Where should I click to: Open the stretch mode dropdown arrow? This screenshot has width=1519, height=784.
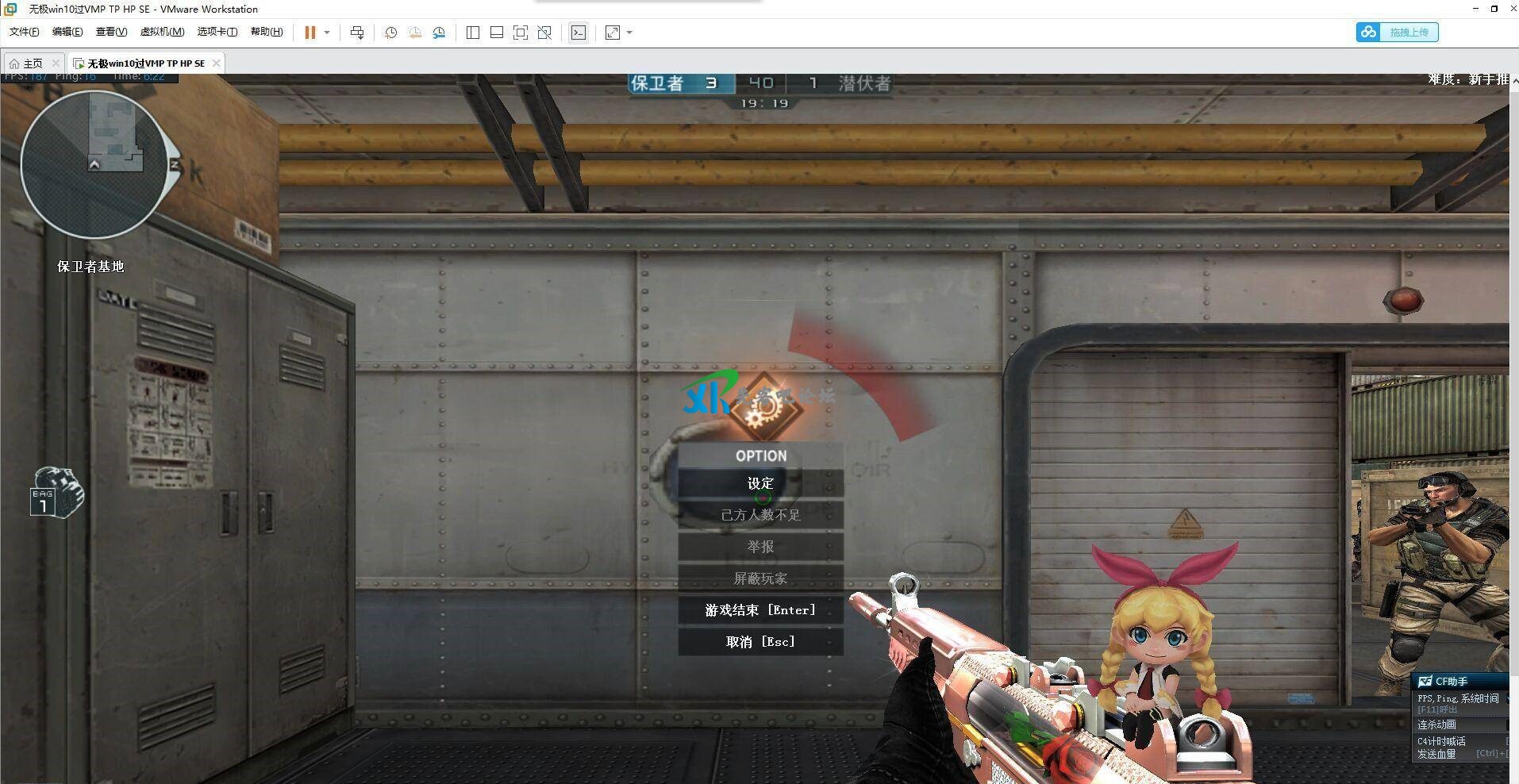[629, 33]
